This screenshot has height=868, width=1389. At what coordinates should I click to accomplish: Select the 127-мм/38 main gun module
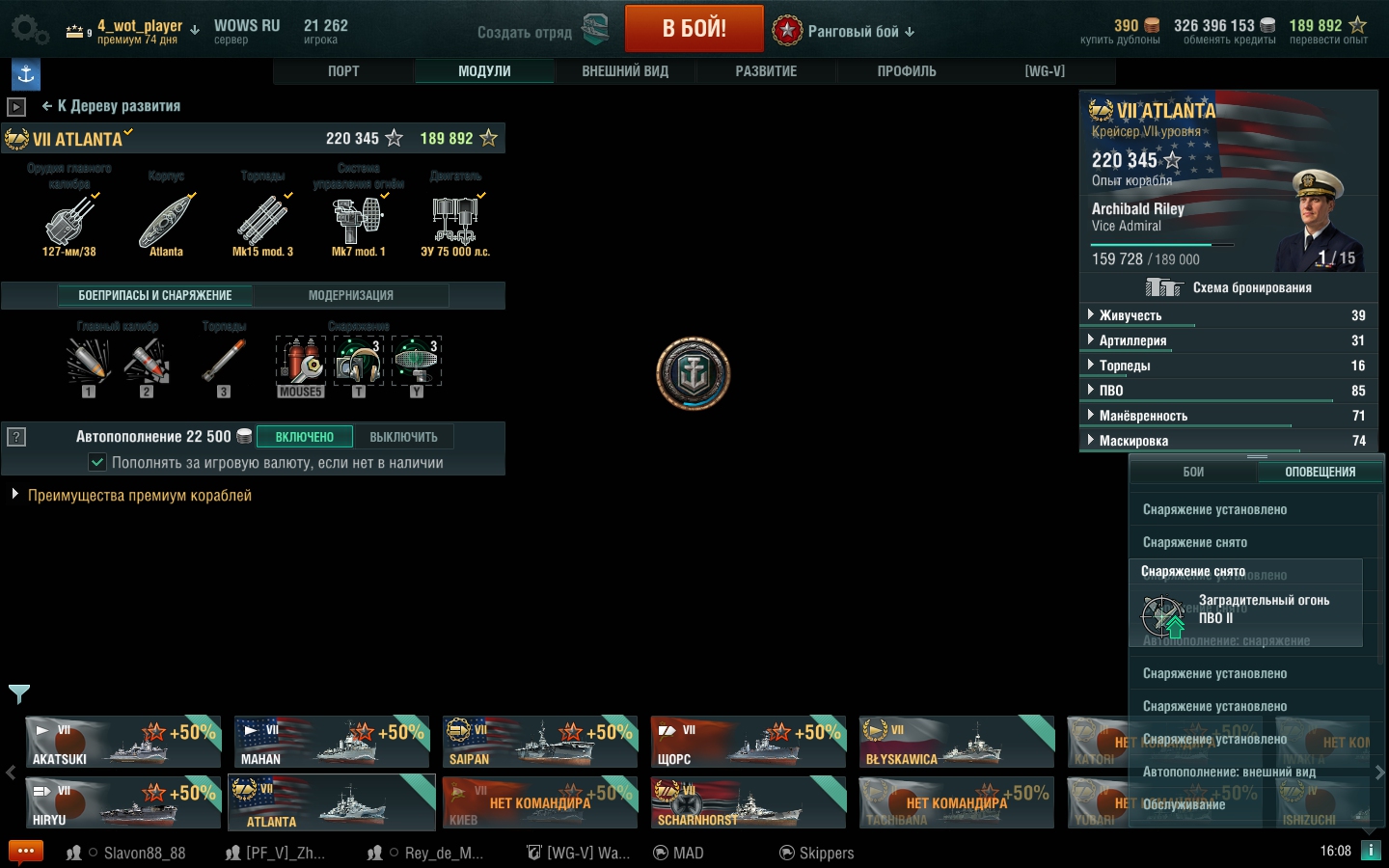point(69,224)
